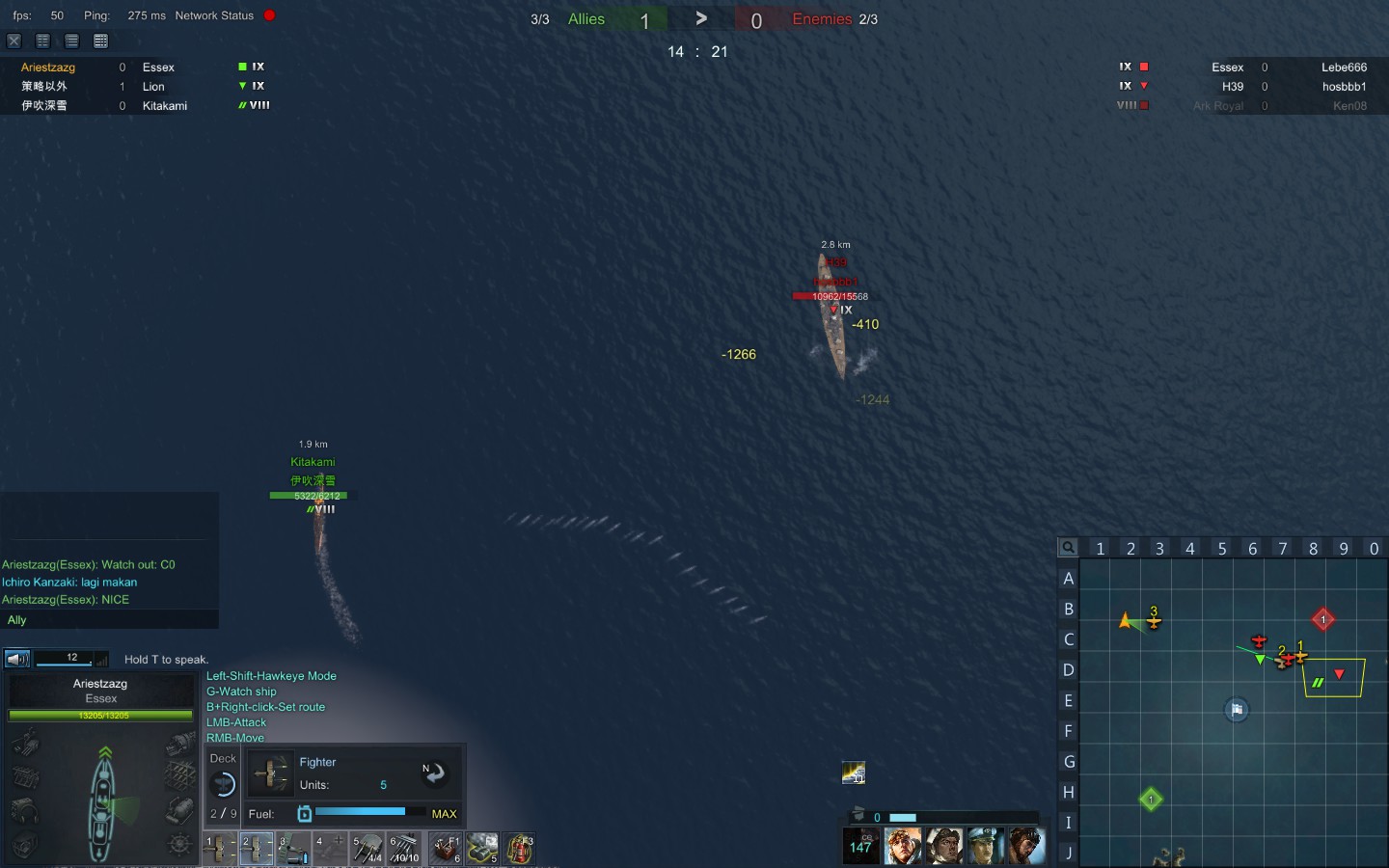
Task: Switch chat to the Ally channel
Action: (x=16, y=620)
